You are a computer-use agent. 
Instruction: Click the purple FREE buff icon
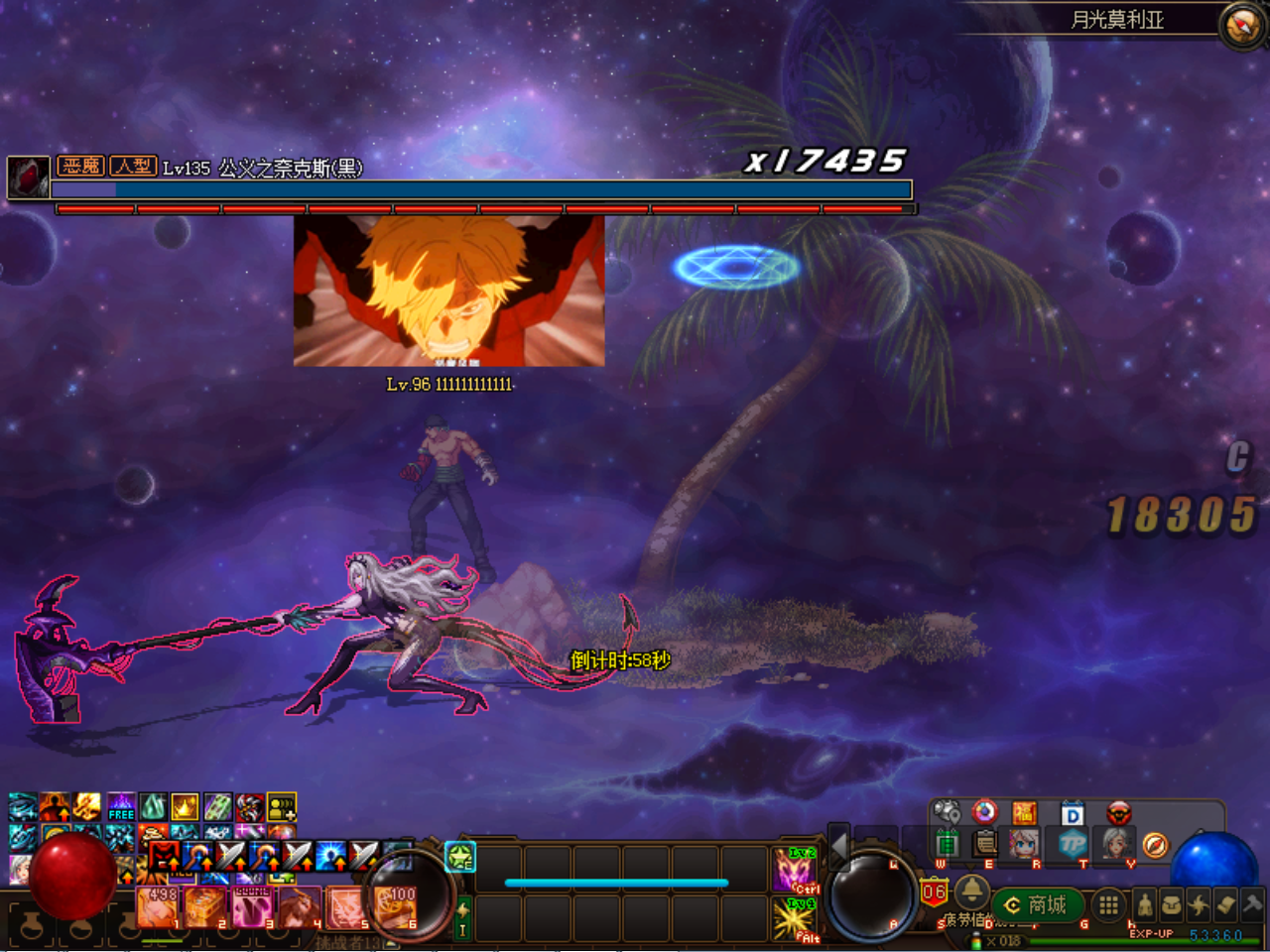point(121,807)
